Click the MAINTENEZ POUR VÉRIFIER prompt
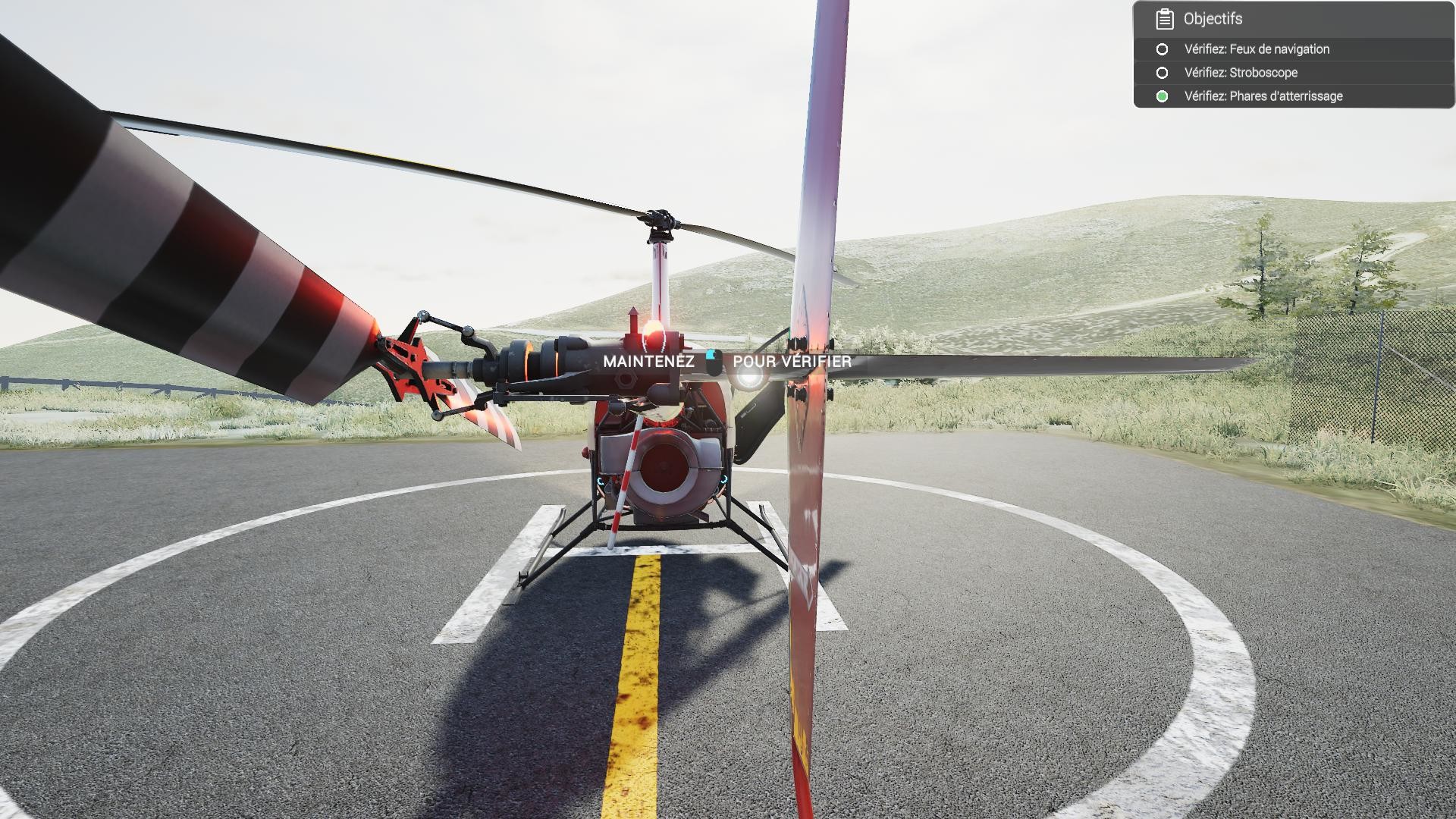 728,362
